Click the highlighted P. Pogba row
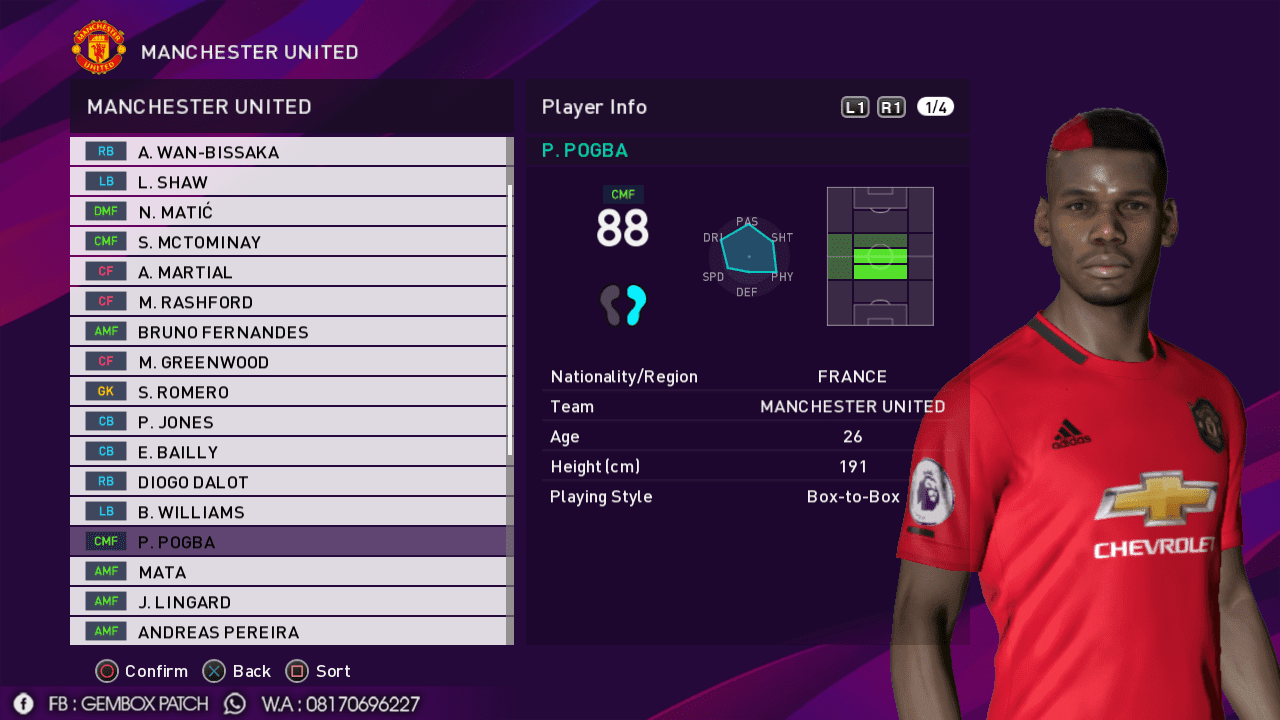1280x720 pixels. [290, 542]
